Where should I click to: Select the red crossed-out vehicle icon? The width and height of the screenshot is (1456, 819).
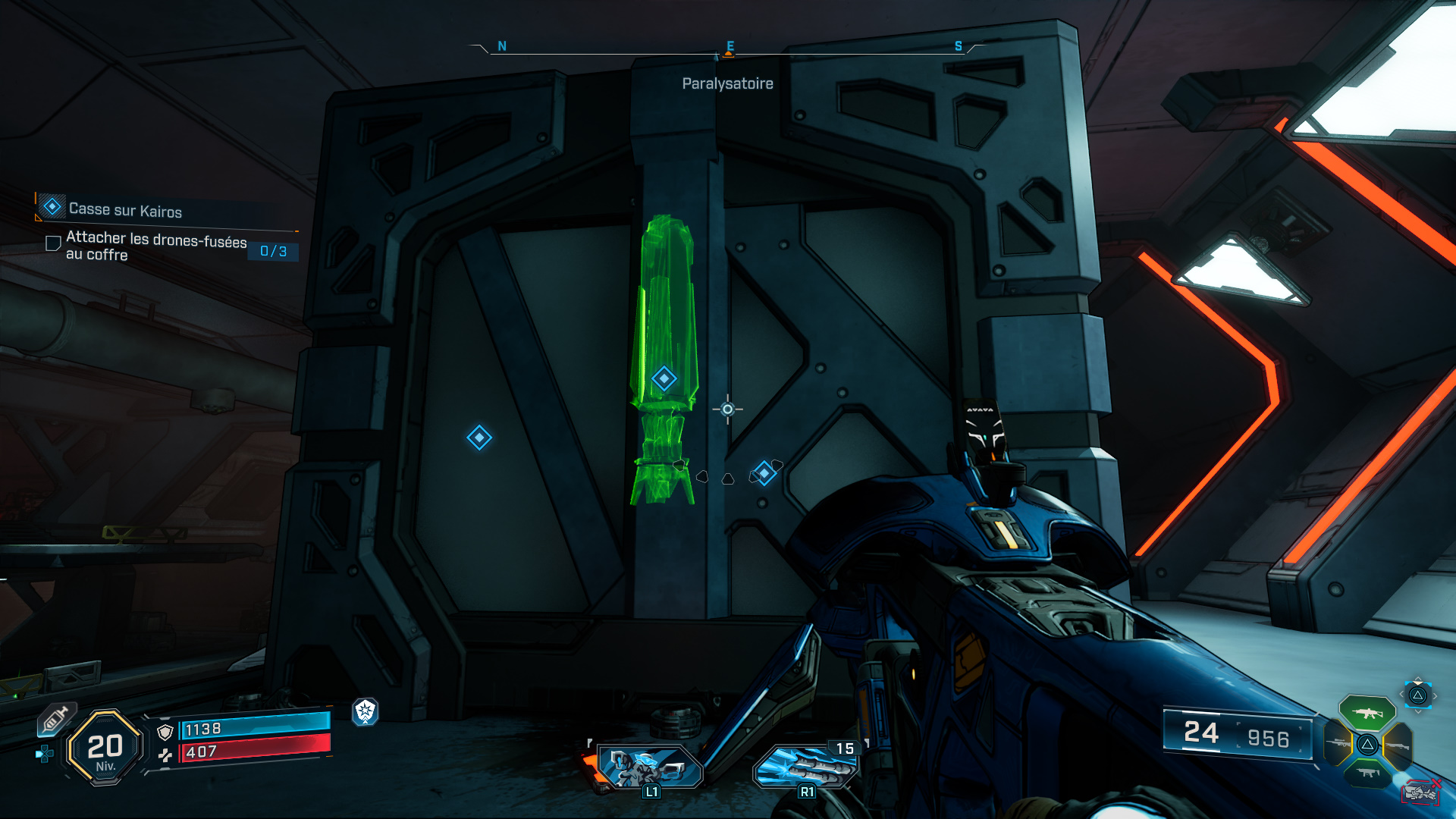(x=1420, y=792)
